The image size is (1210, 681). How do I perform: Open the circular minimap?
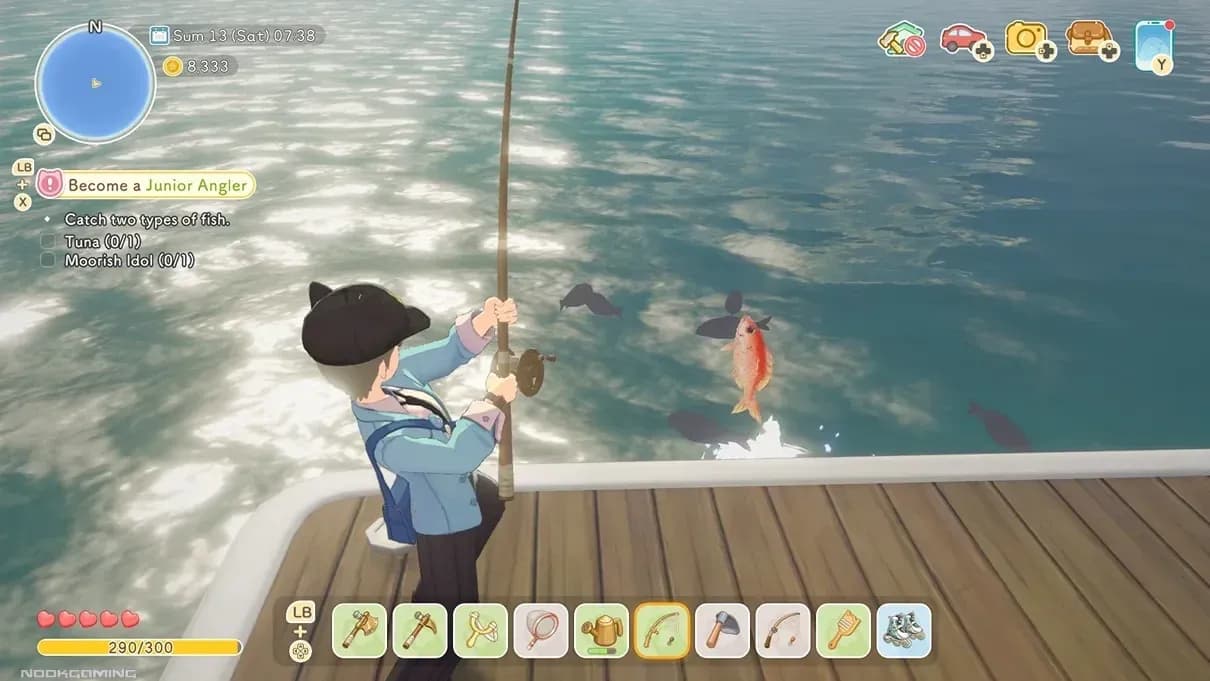(x=95, y=83)
